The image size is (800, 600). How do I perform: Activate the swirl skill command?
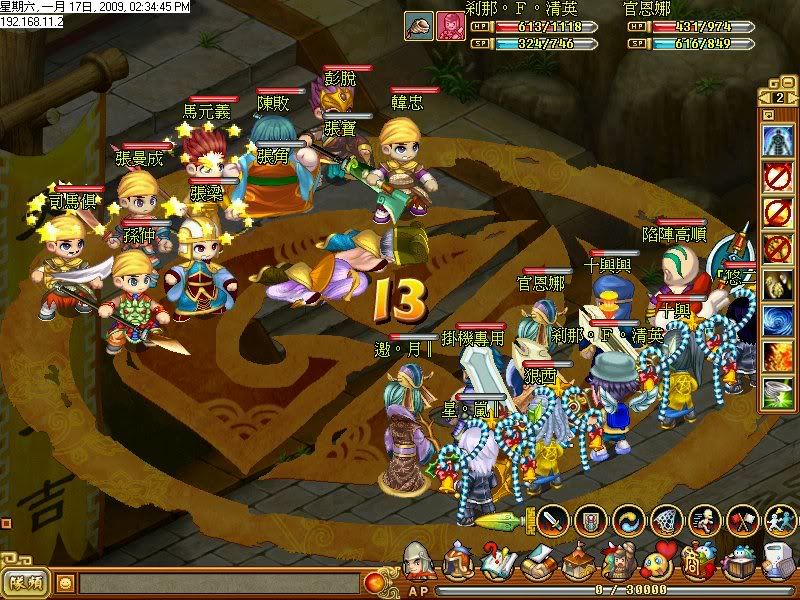coord(630,520)
